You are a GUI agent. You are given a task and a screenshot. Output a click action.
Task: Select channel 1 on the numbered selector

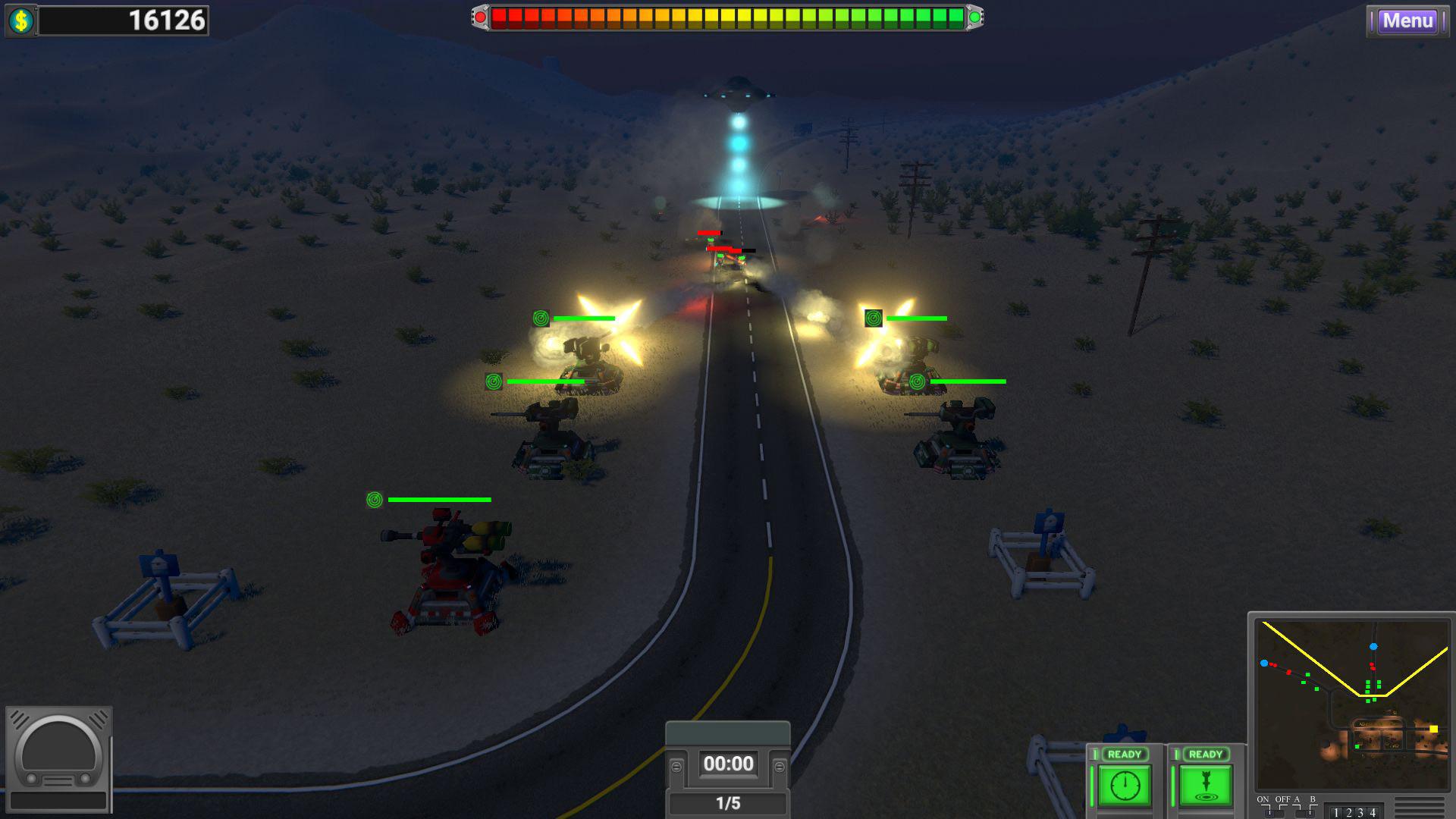(1336, 813)
